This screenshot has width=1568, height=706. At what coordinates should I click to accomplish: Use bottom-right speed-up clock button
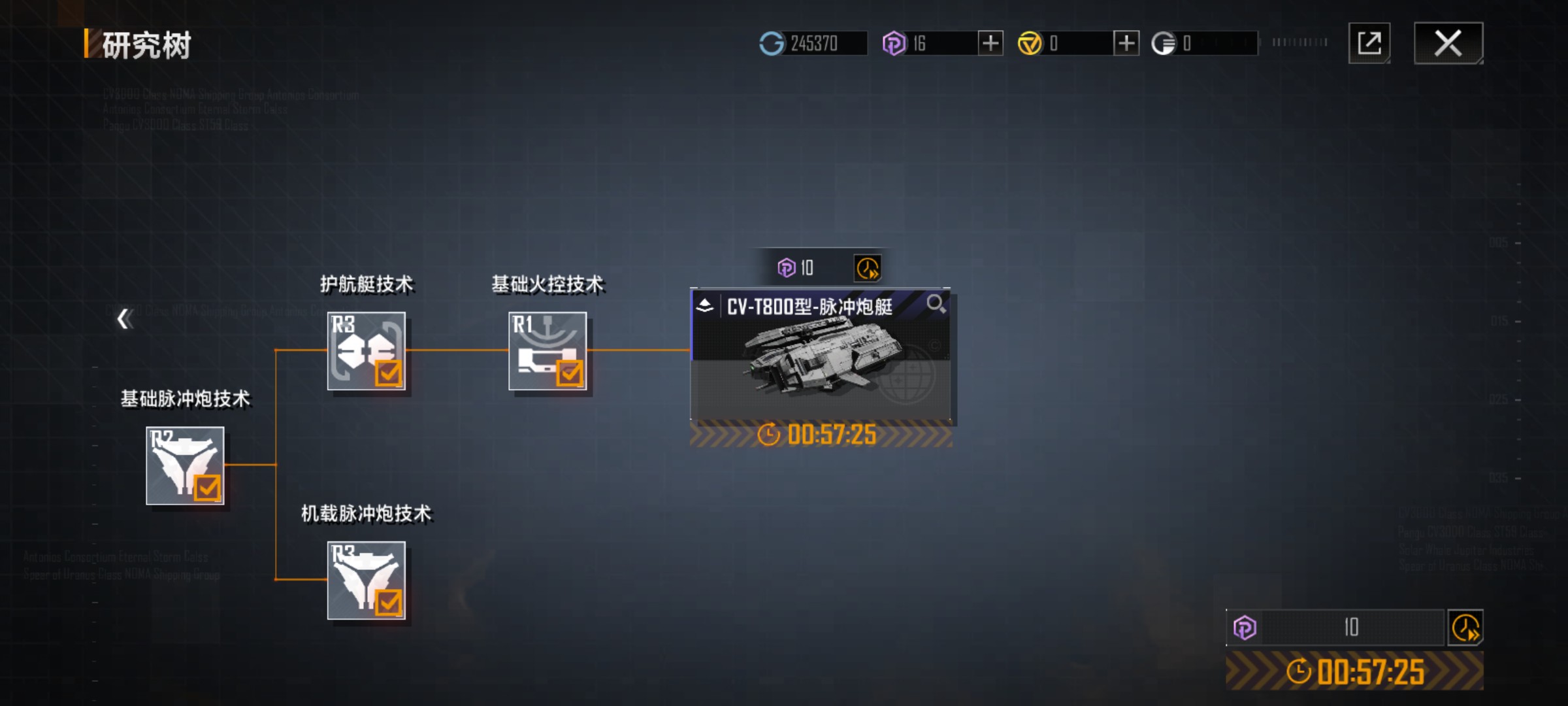(x=1465, y=628)
